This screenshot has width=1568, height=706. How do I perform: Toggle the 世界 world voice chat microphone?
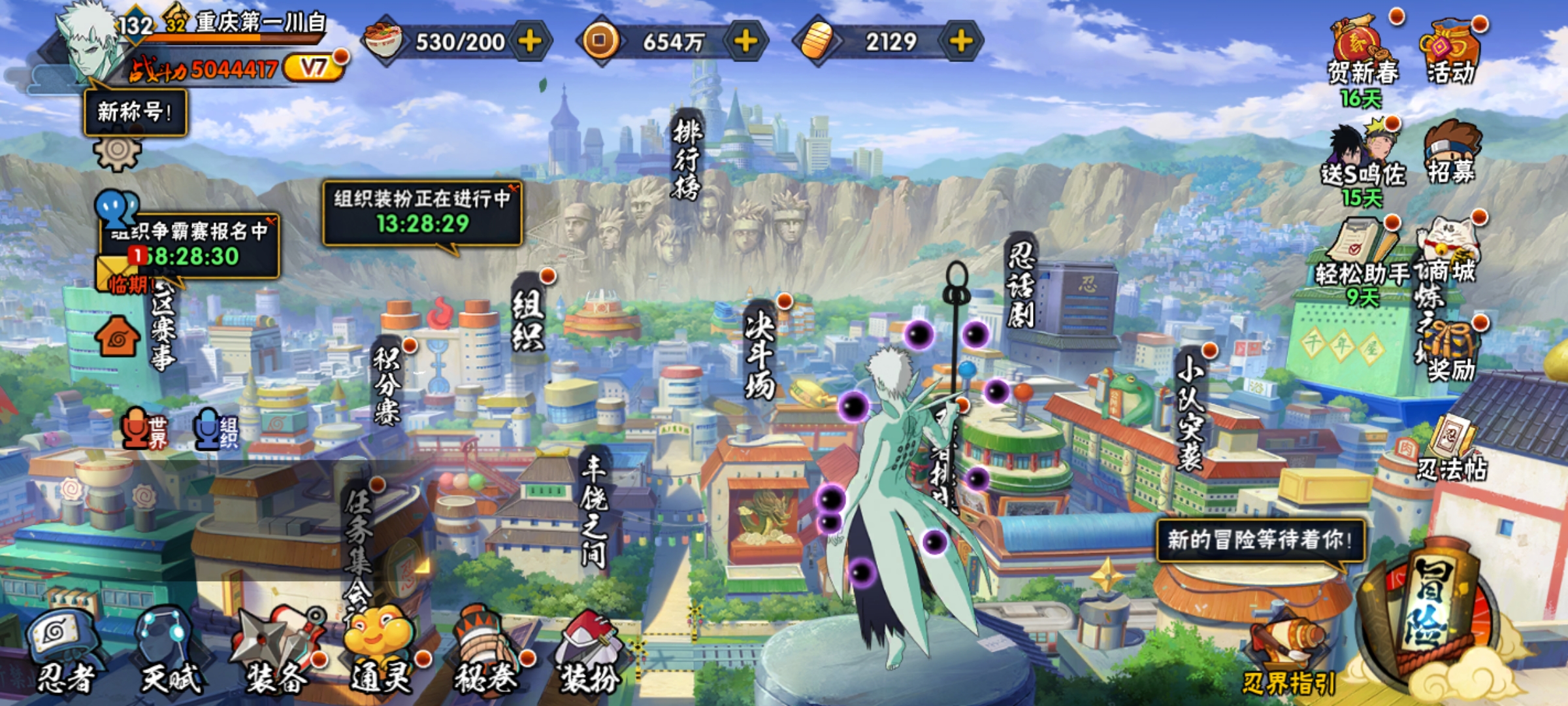[x=136, y=428]
